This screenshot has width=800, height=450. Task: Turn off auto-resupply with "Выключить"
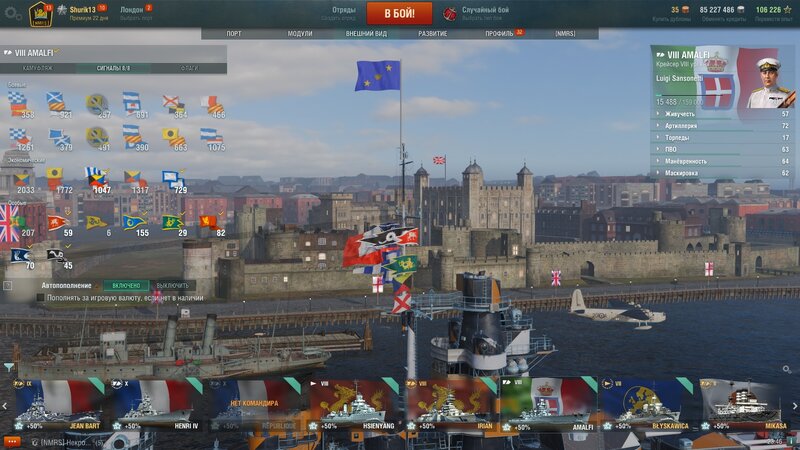172,285
